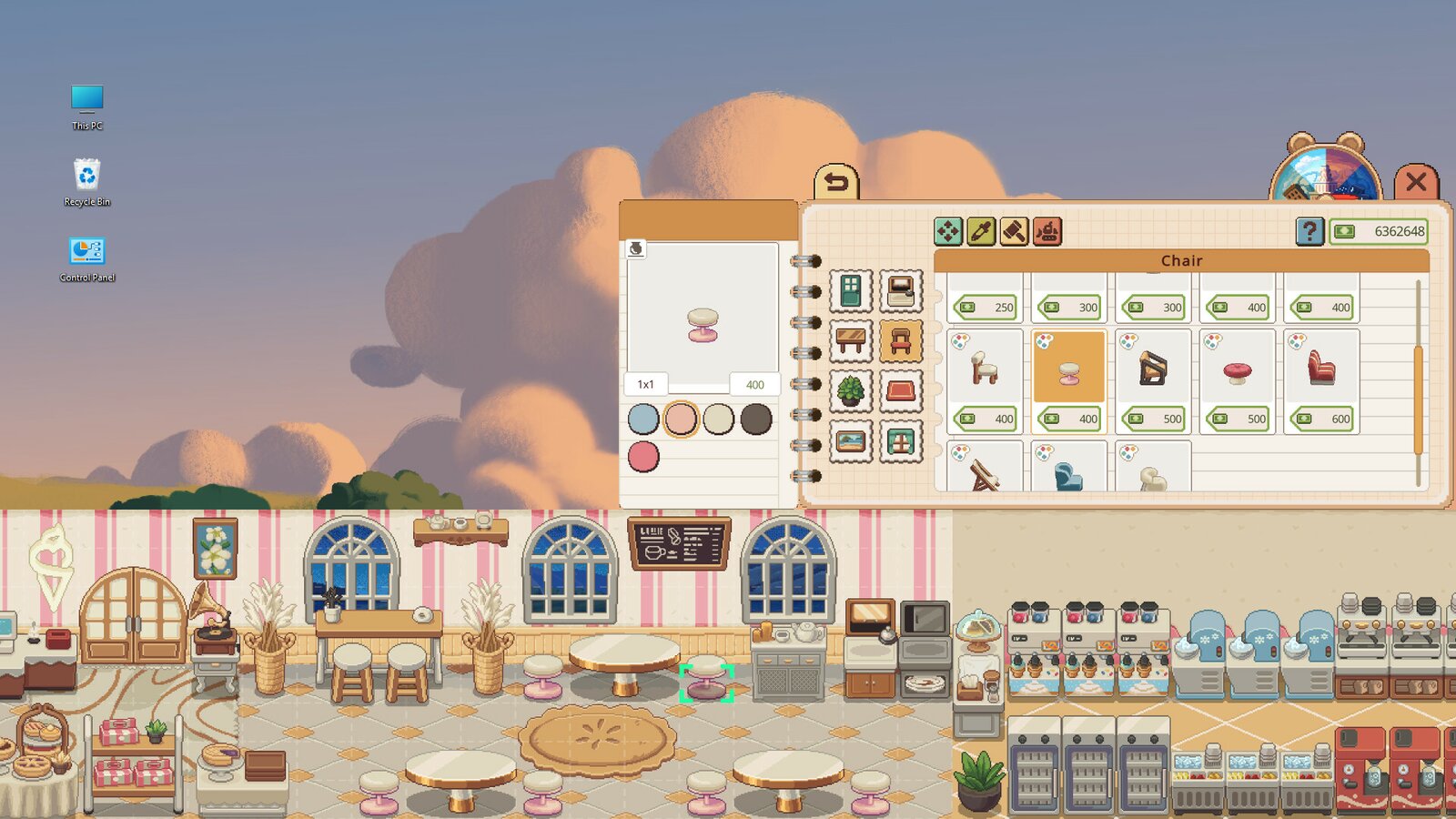Select the Hammer build tool

[1014, 232]
